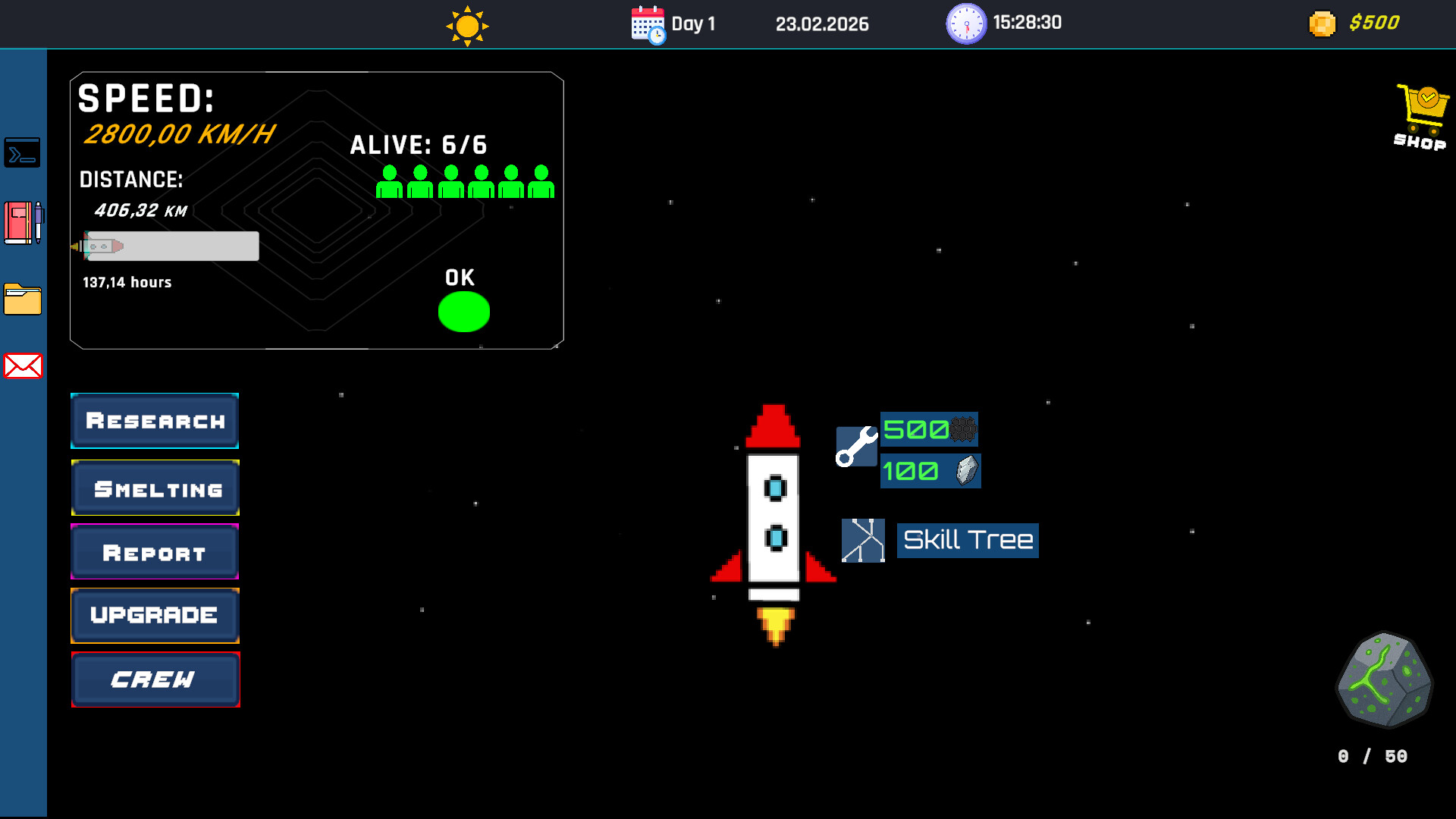Open the journal notebook icon in sidebar
1456x819 pixels.
[x=23, y=224]
